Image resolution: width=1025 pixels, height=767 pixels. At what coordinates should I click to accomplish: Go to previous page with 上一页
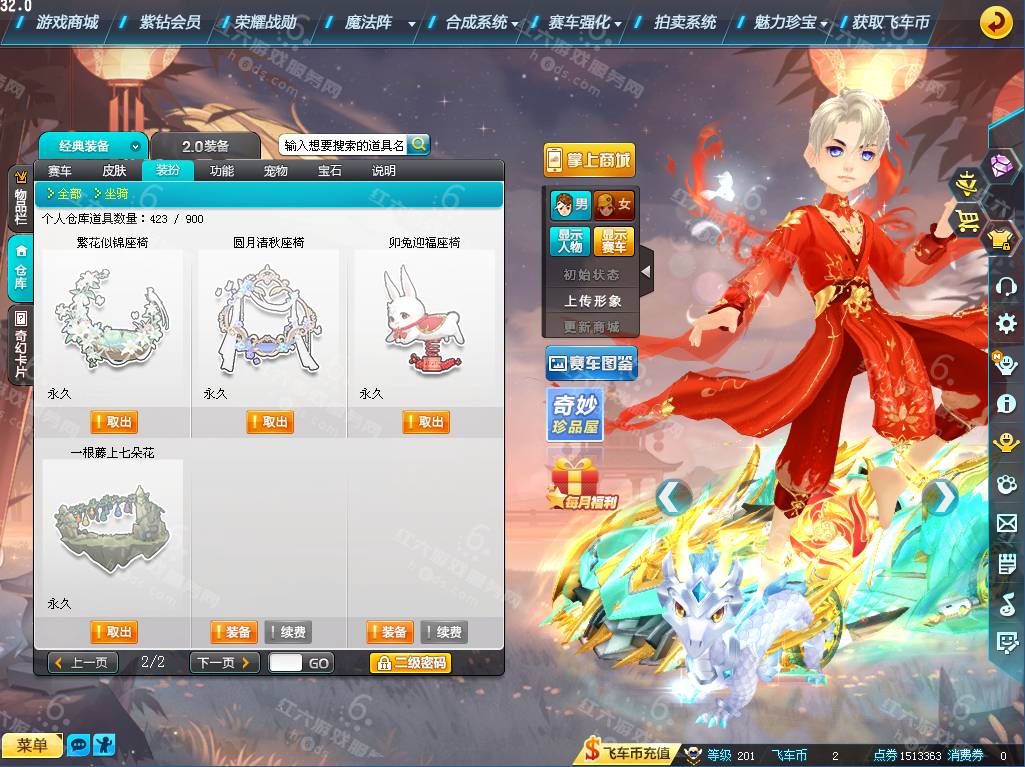coord(83,662)
